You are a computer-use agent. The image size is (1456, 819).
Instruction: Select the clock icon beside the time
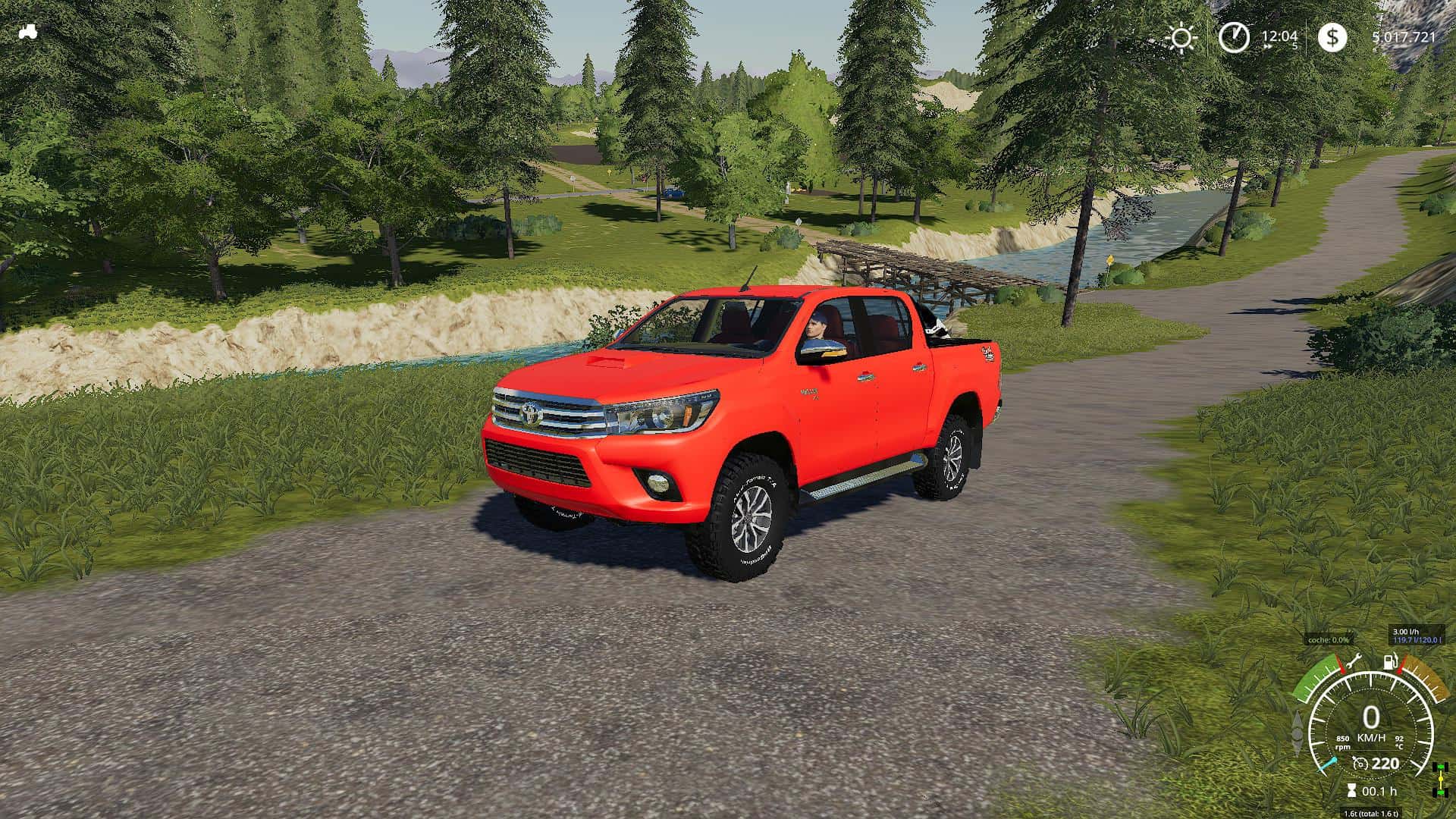coord(1234,37)
